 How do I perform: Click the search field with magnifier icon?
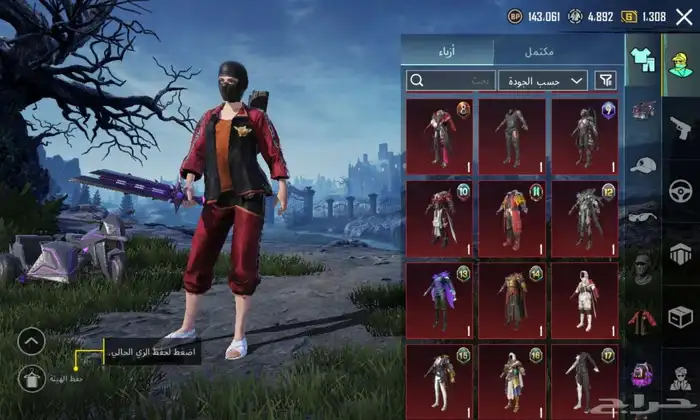click(x=451, y=80)
